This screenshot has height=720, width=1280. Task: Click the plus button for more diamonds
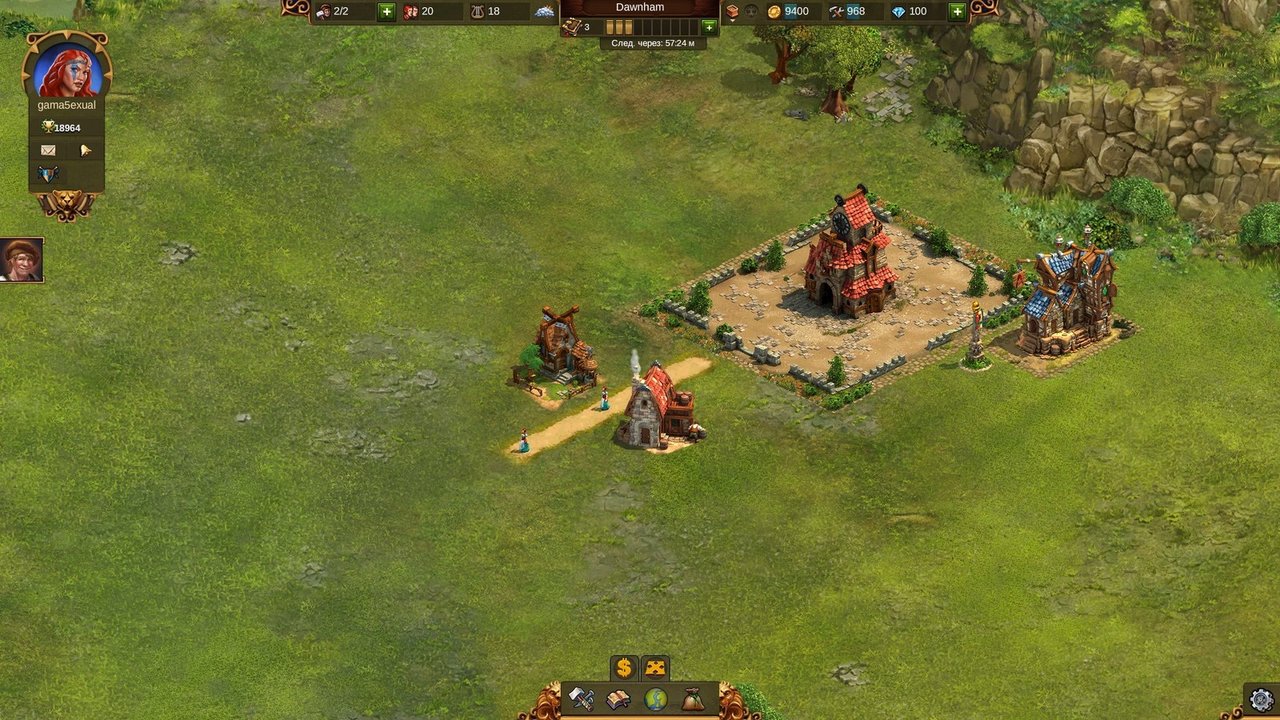click(957, 12)
